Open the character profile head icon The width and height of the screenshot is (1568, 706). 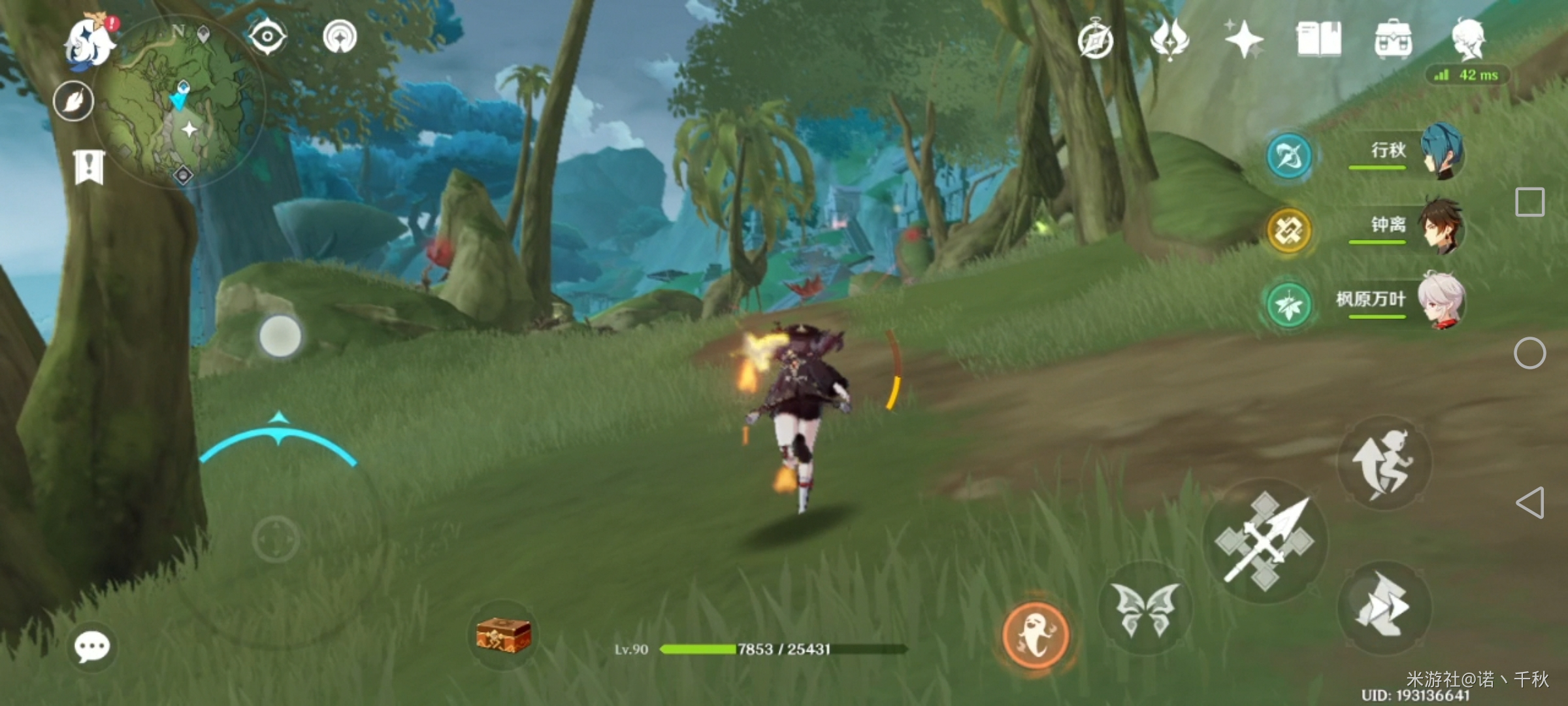pos(1468,38)
